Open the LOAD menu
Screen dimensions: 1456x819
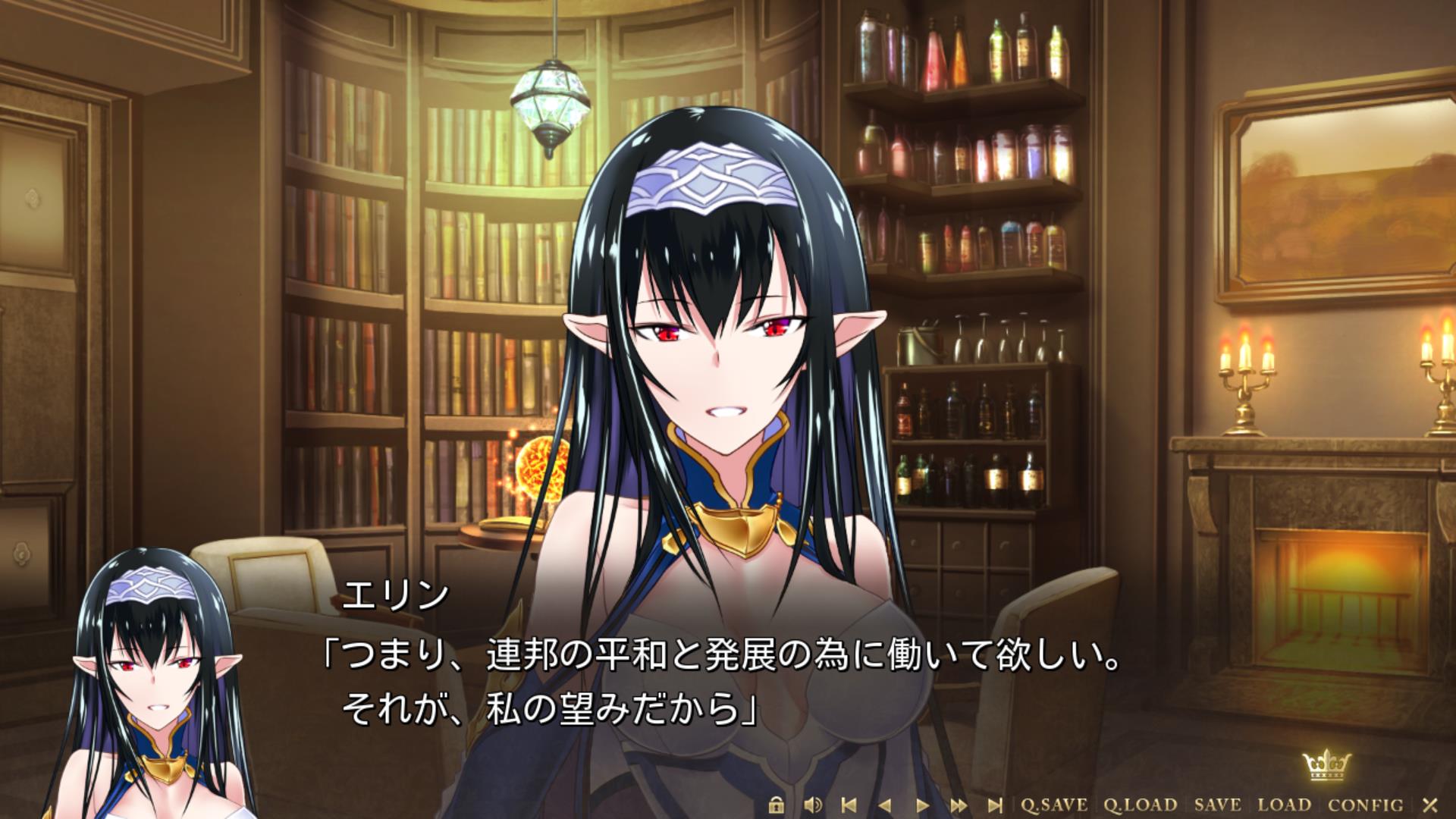(x=1285, y=805)
